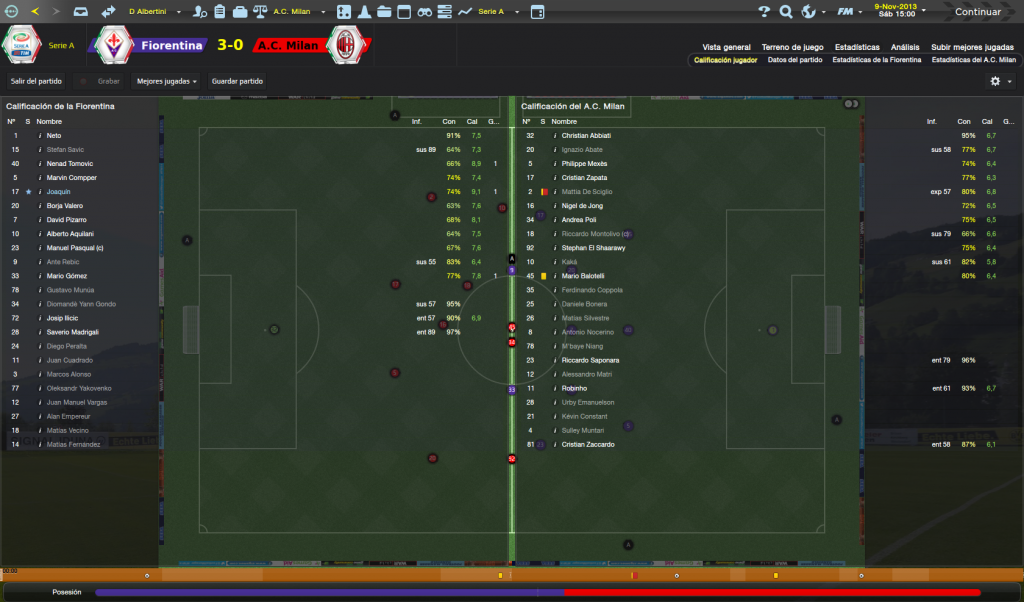Choose Subir mejores jugadas

[972, 47]
